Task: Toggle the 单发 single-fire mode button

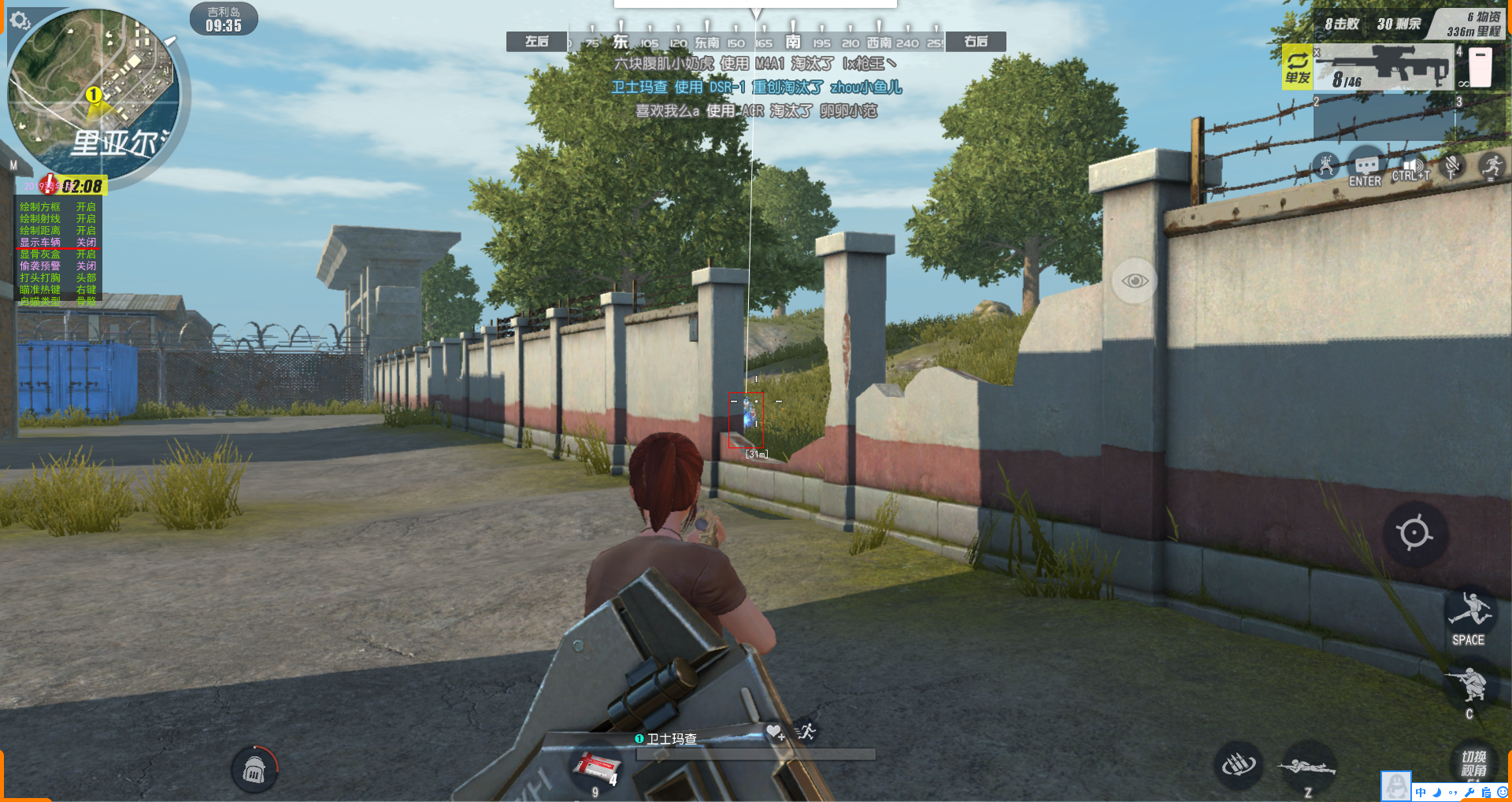Action: [1297, 66]
